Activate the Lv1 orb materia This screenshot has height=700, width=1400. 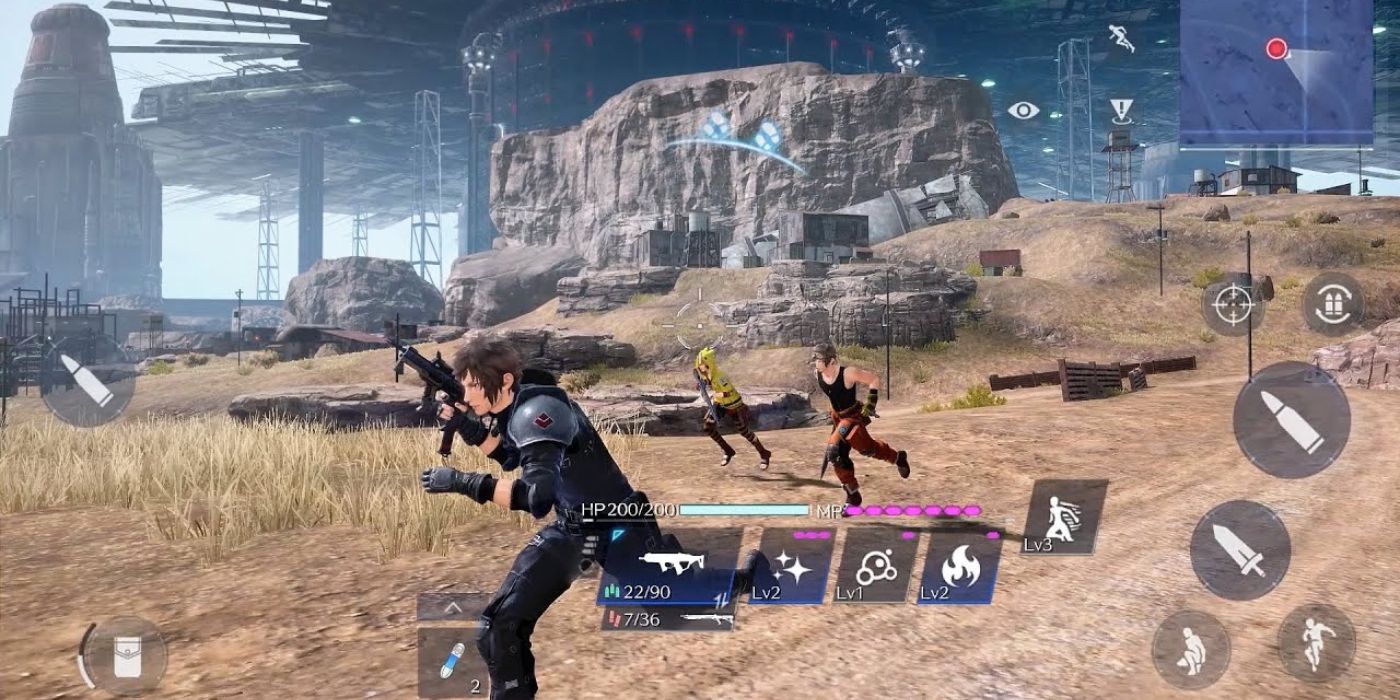(875, 567)
